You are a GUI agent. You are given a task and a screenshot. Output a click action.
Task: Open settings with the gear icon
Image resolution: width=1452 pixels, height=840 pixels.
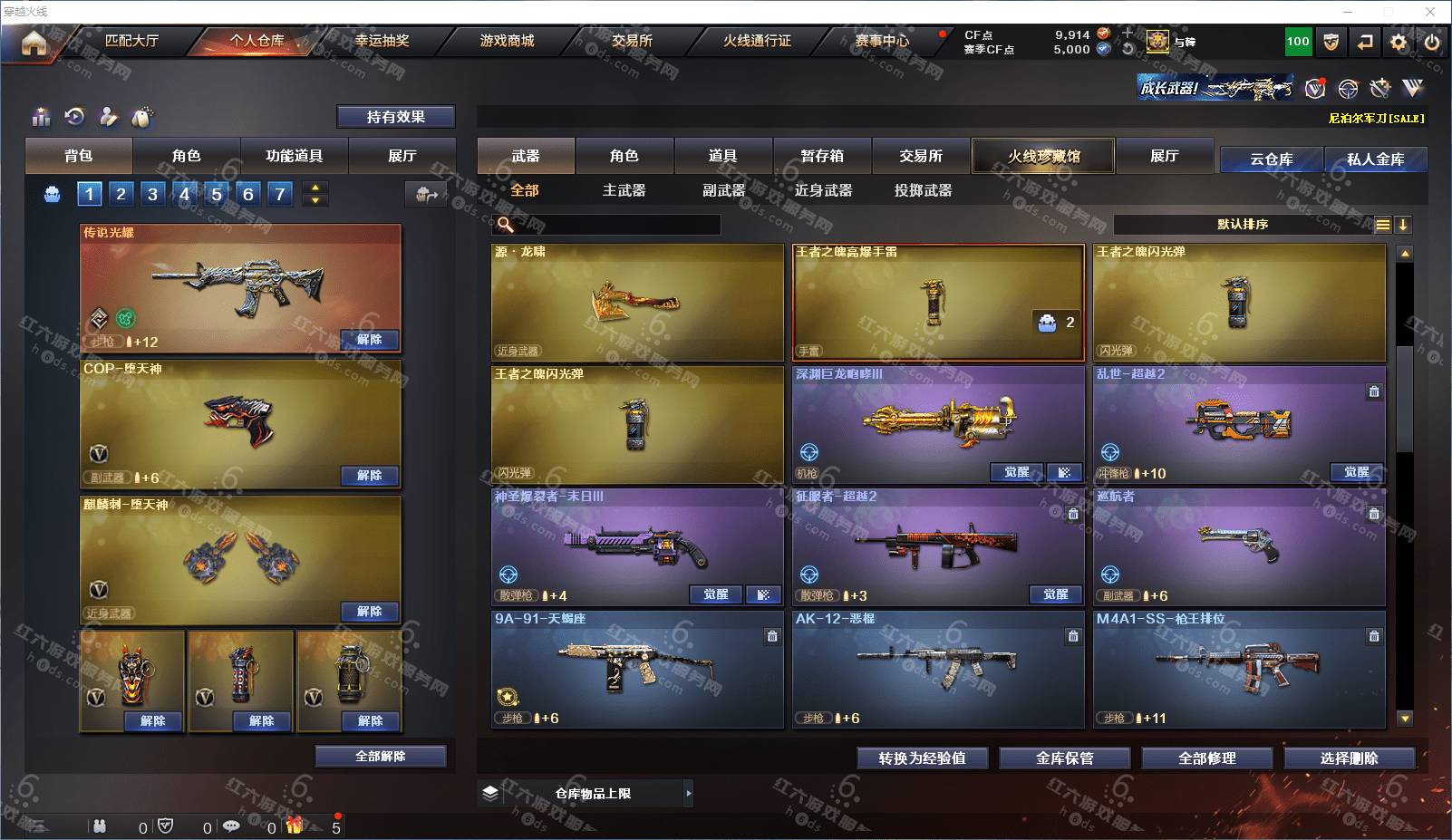(1399, 42)
